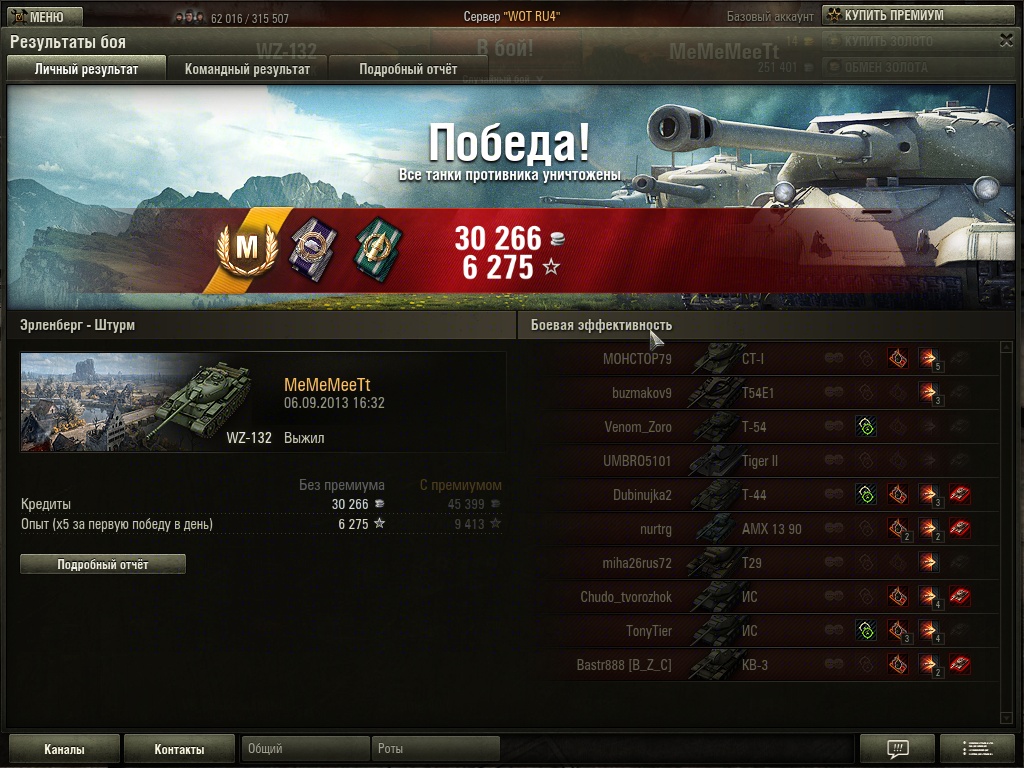Viewport: 1024px width, 768px height.
Task: Switch to the Общий chat tab
Action: coord(305,748)
